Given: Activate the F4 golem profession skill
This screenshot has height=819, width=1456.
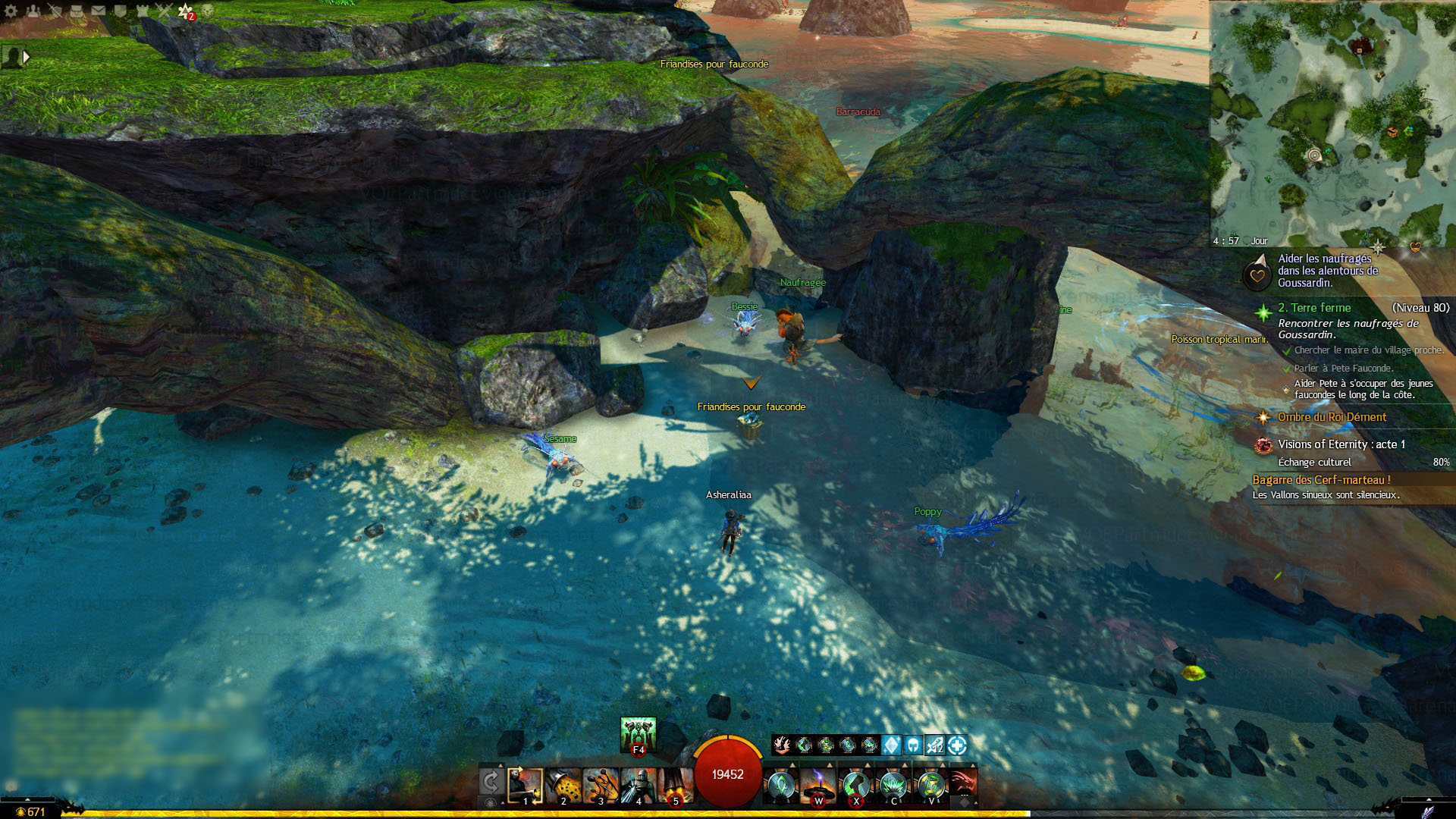Looking at the screenshot, I should point(638,734).
